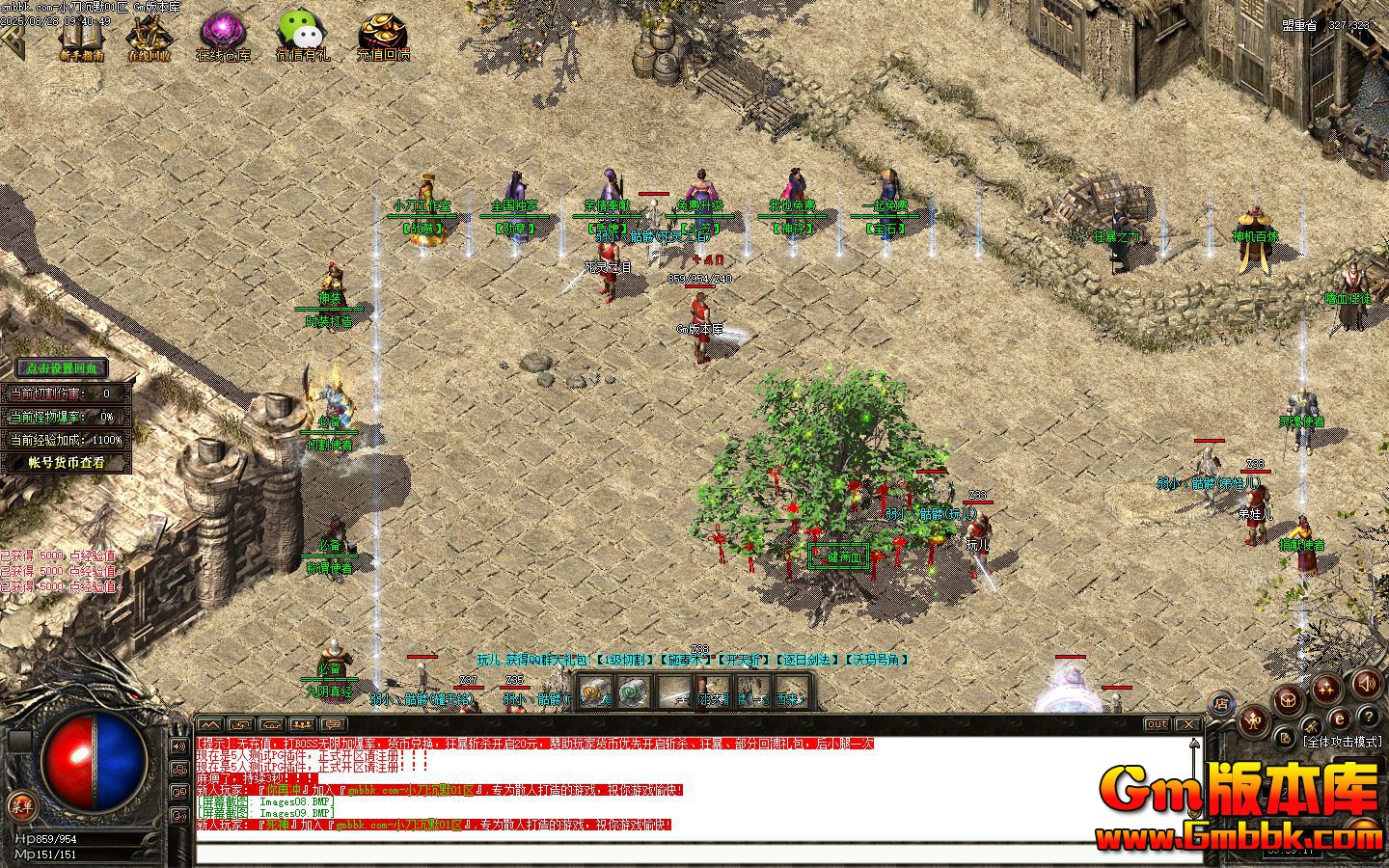Launch the built-in browser with the 'e' icon
Viewport: 1389px width, 868px height.
1340,718
